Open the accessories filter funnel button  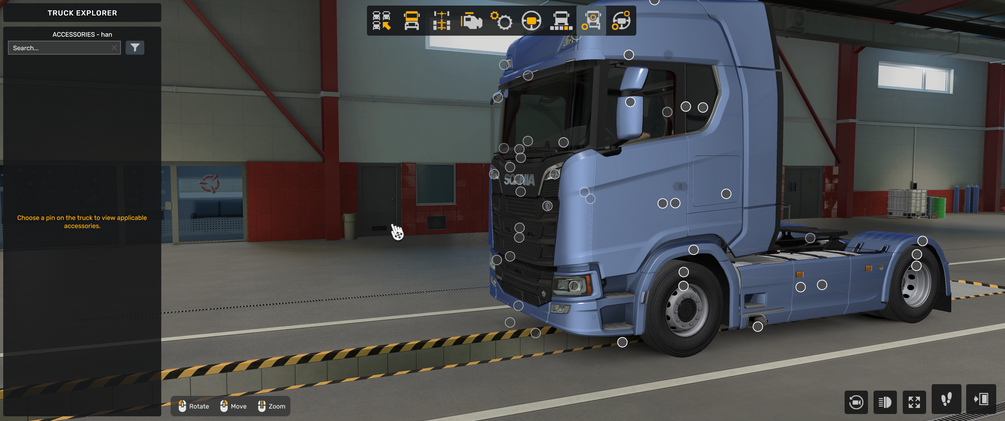[135, 48]
